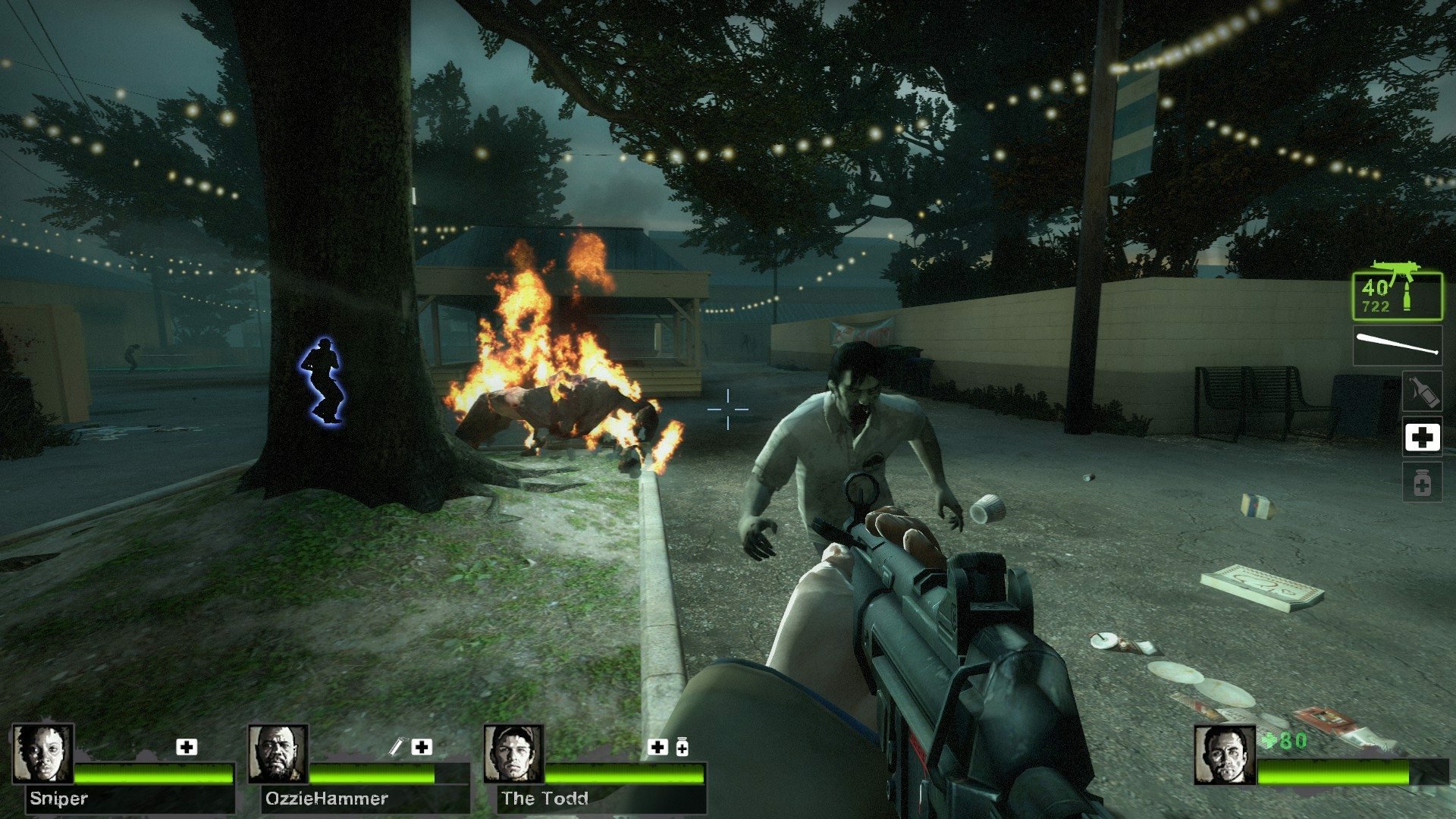Click the ammo reserve count showing 722
The height and width of the screenshot is (819, 1456).
(1376, 305)
